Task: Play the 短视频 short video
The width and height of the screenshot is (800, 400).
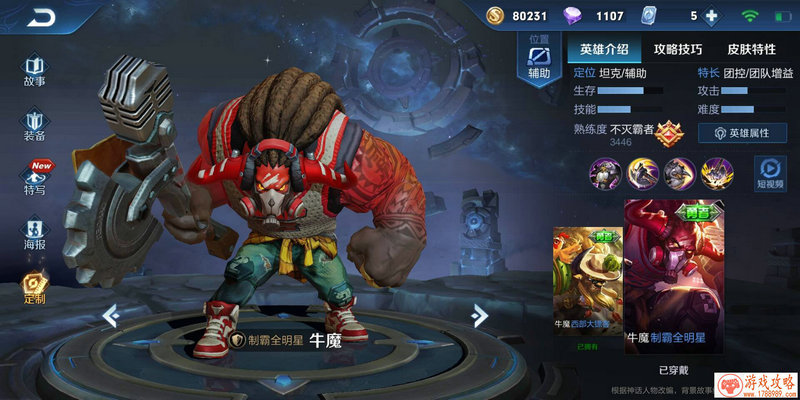Action: (770, 174)
